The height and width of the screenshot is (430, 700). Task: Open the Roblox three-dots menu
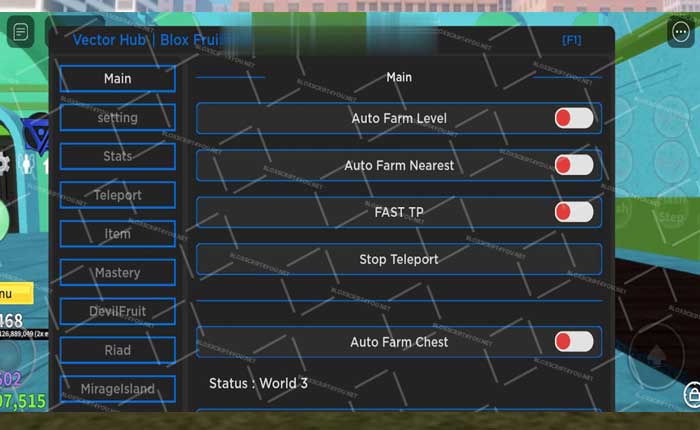682,30
